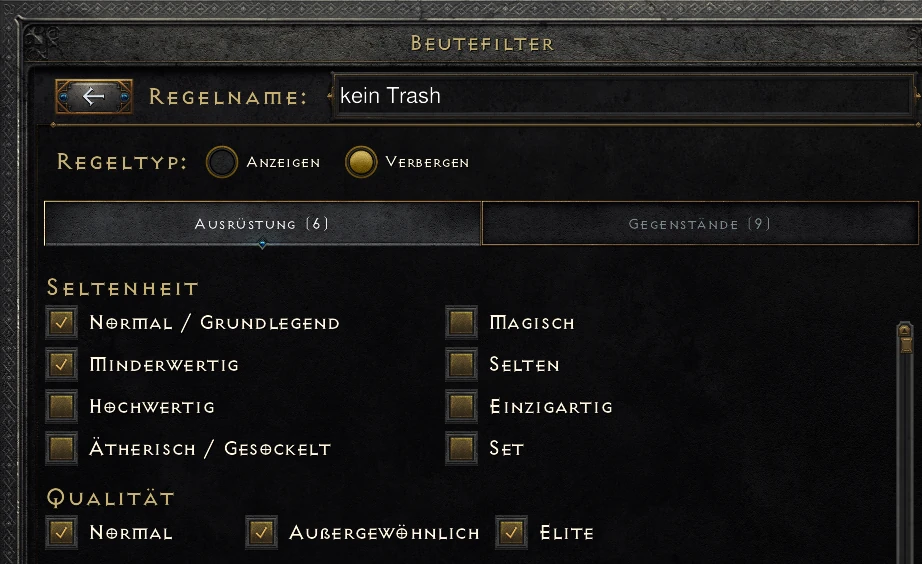Screen dimensions: 922x564
Task: Switch to the Ausrüstung tab
Action: (262, 224)
